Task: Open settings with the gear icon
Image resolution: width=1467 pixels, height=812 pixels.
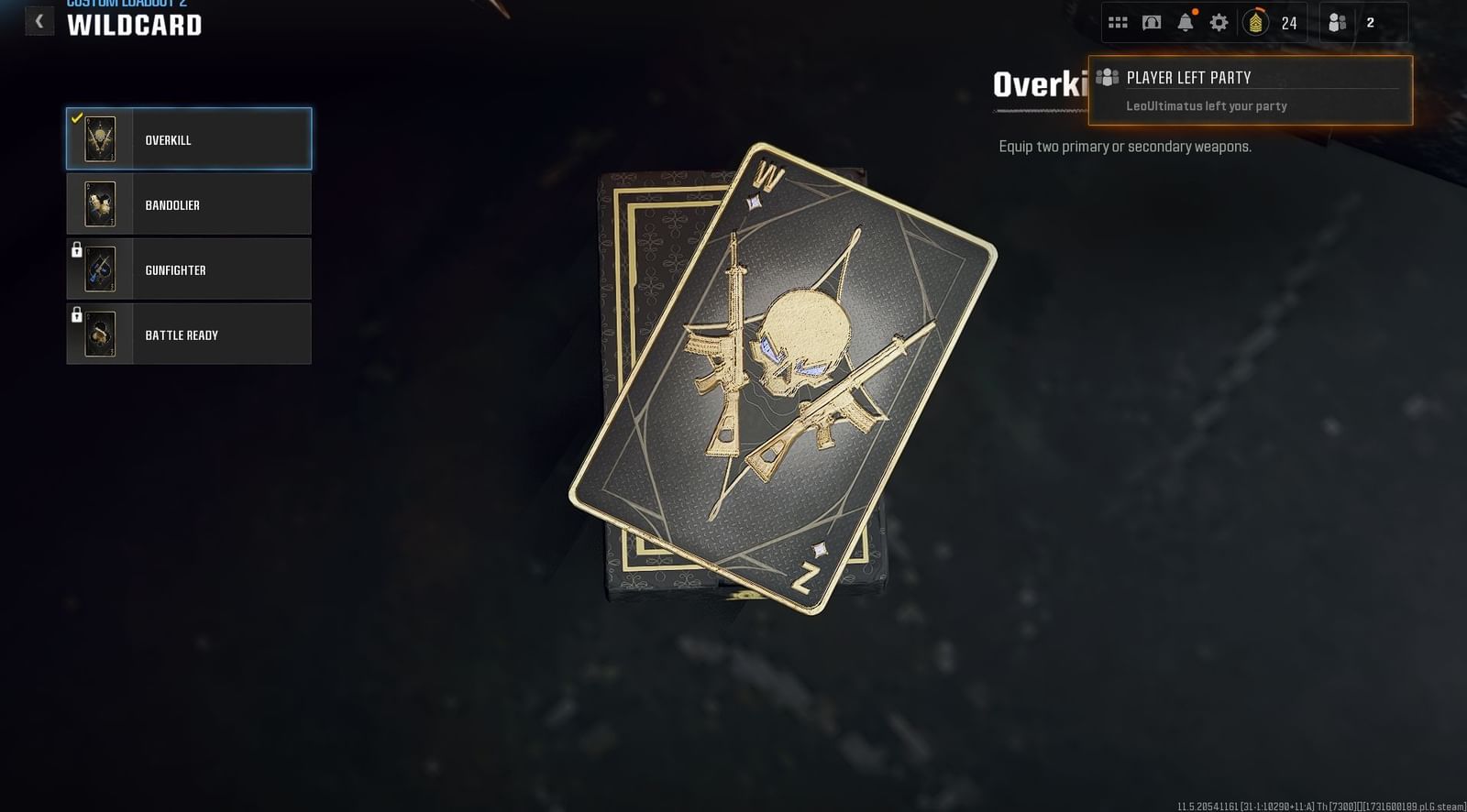Action: [1219, 22]
